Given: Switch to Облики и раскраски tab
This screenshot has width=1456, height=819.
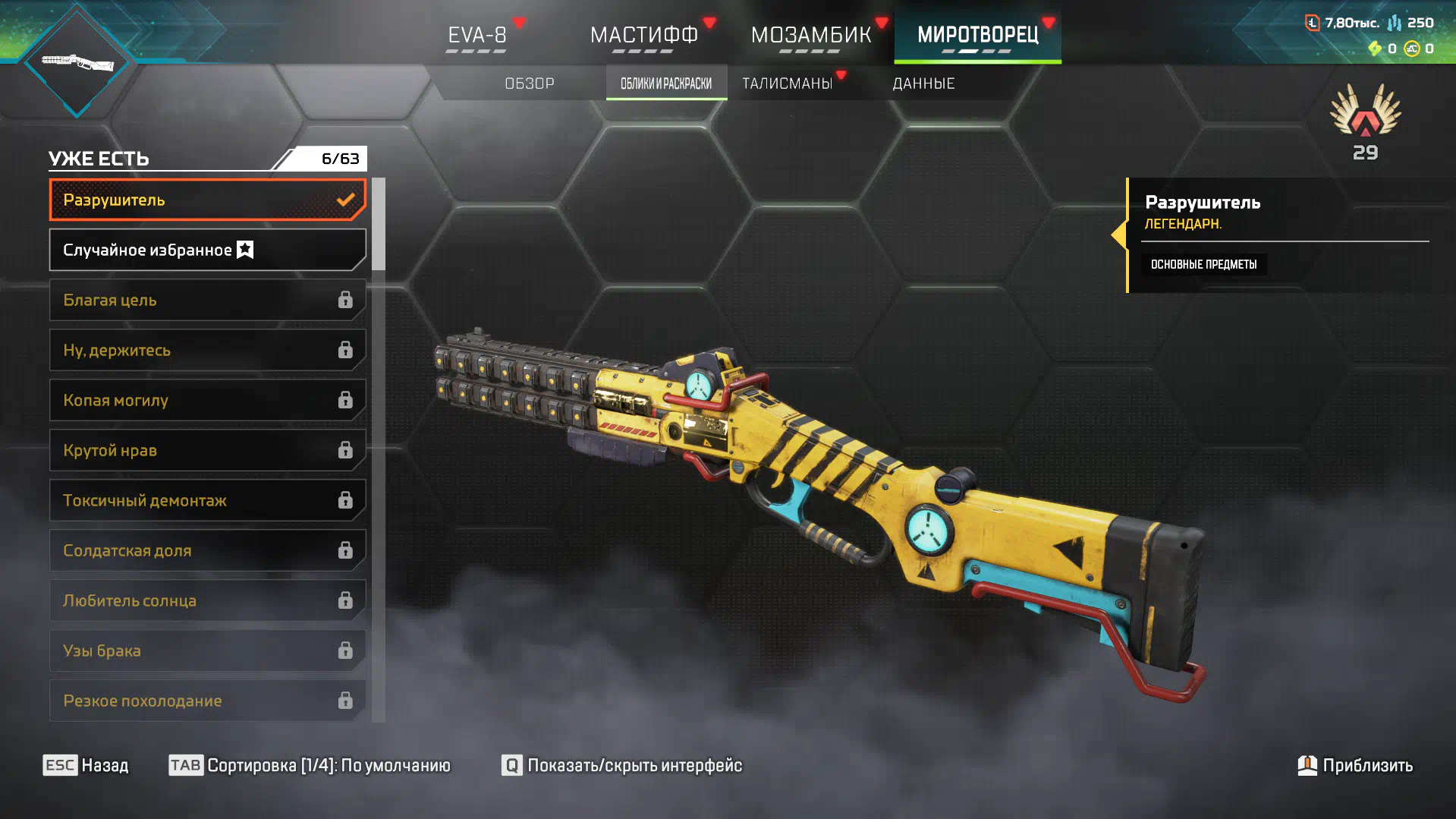Looking at the screenshot, I should [666, 83].
